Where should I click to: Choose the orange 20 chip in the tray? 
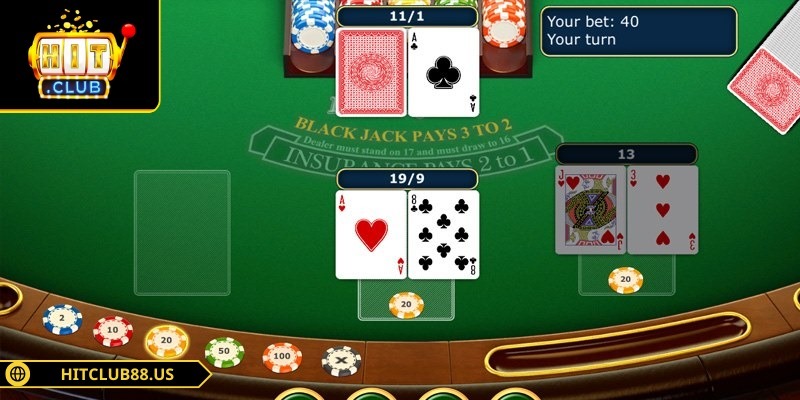167,342
